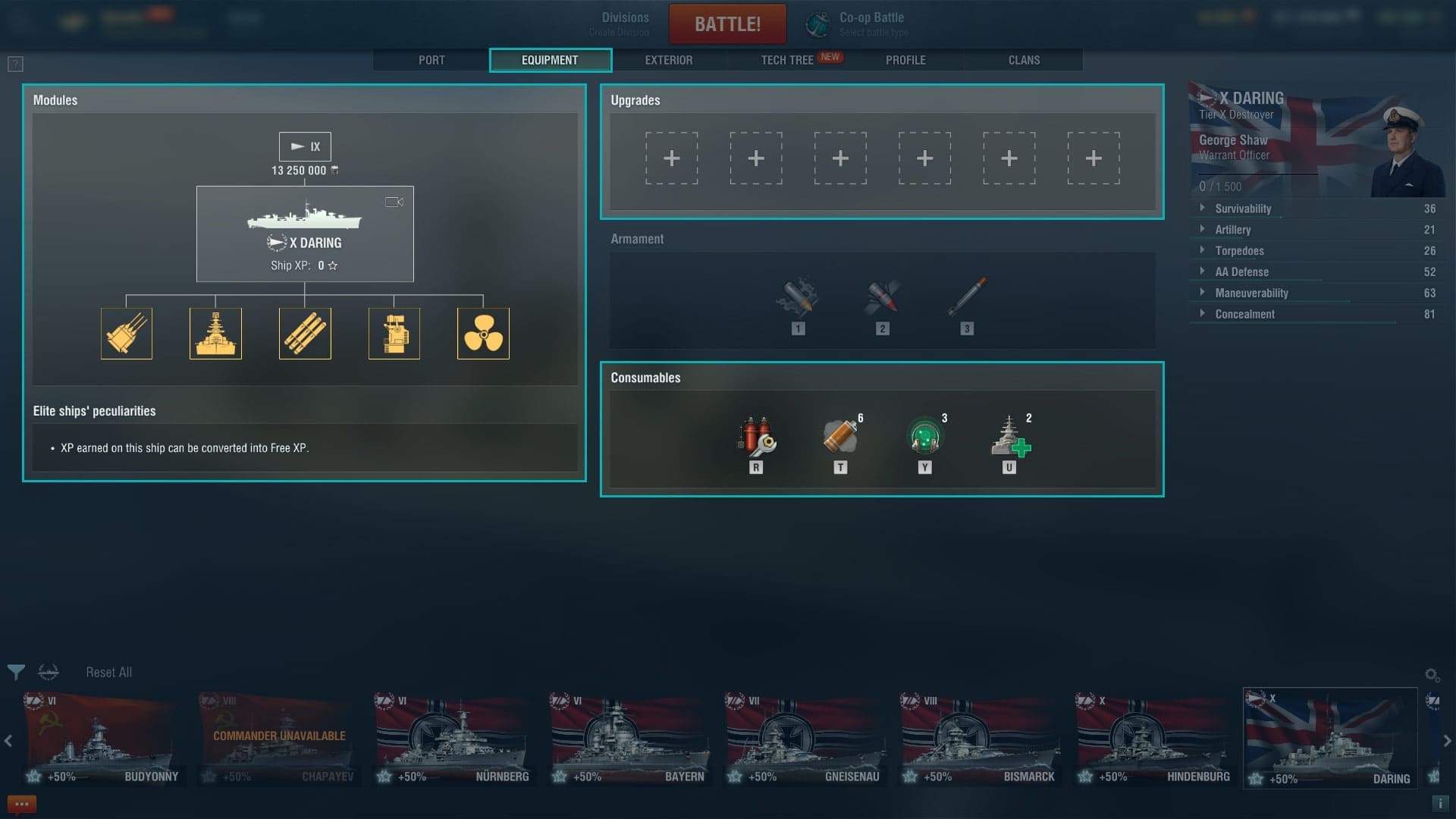Select the Smoke Generator consumable slot
The image size is (1456, 819).
point(840,437)
